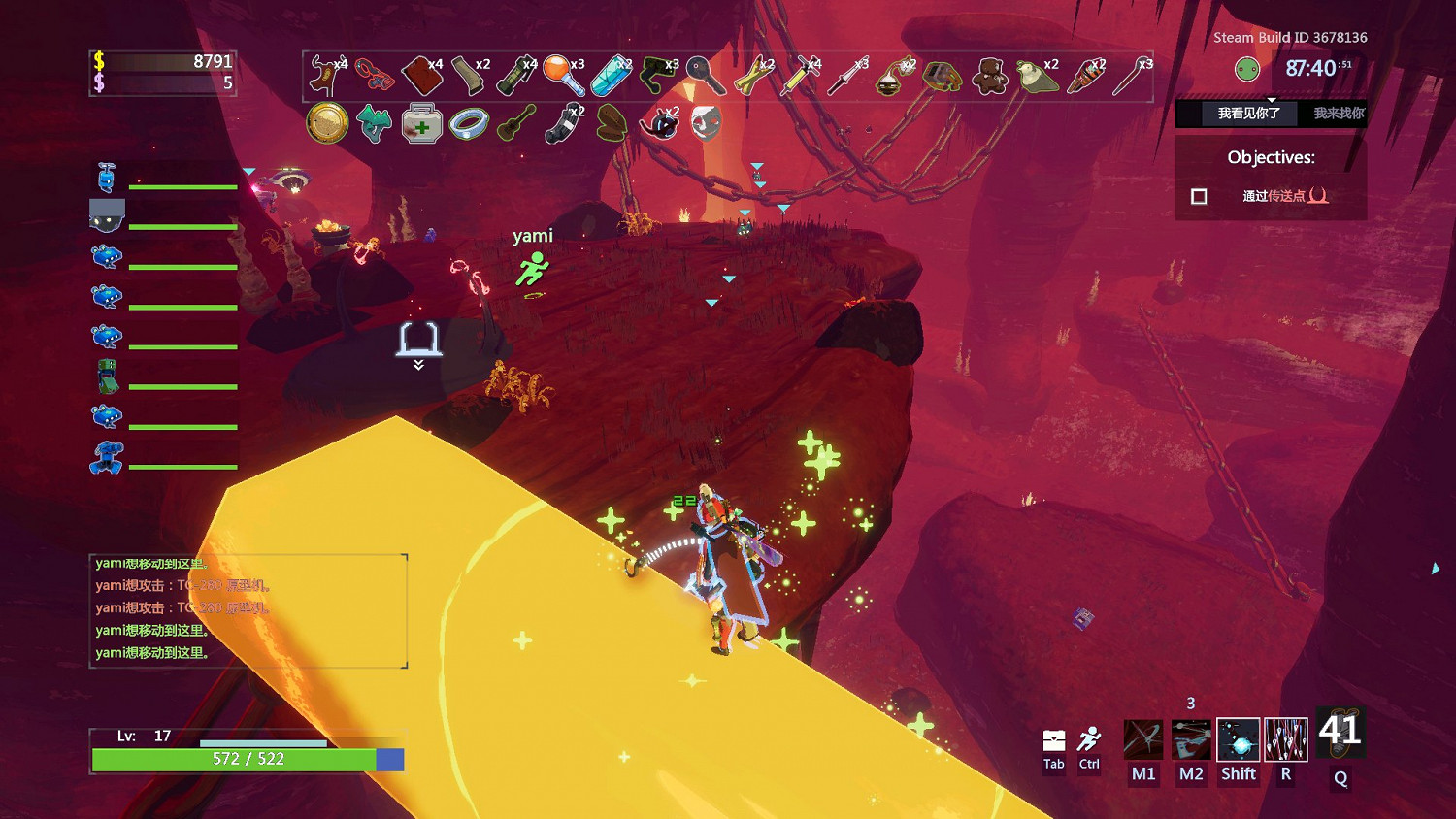This screenshot has width=1456, height=819.
Task: Select the green turret ally portrait
Action: [107, 377]
